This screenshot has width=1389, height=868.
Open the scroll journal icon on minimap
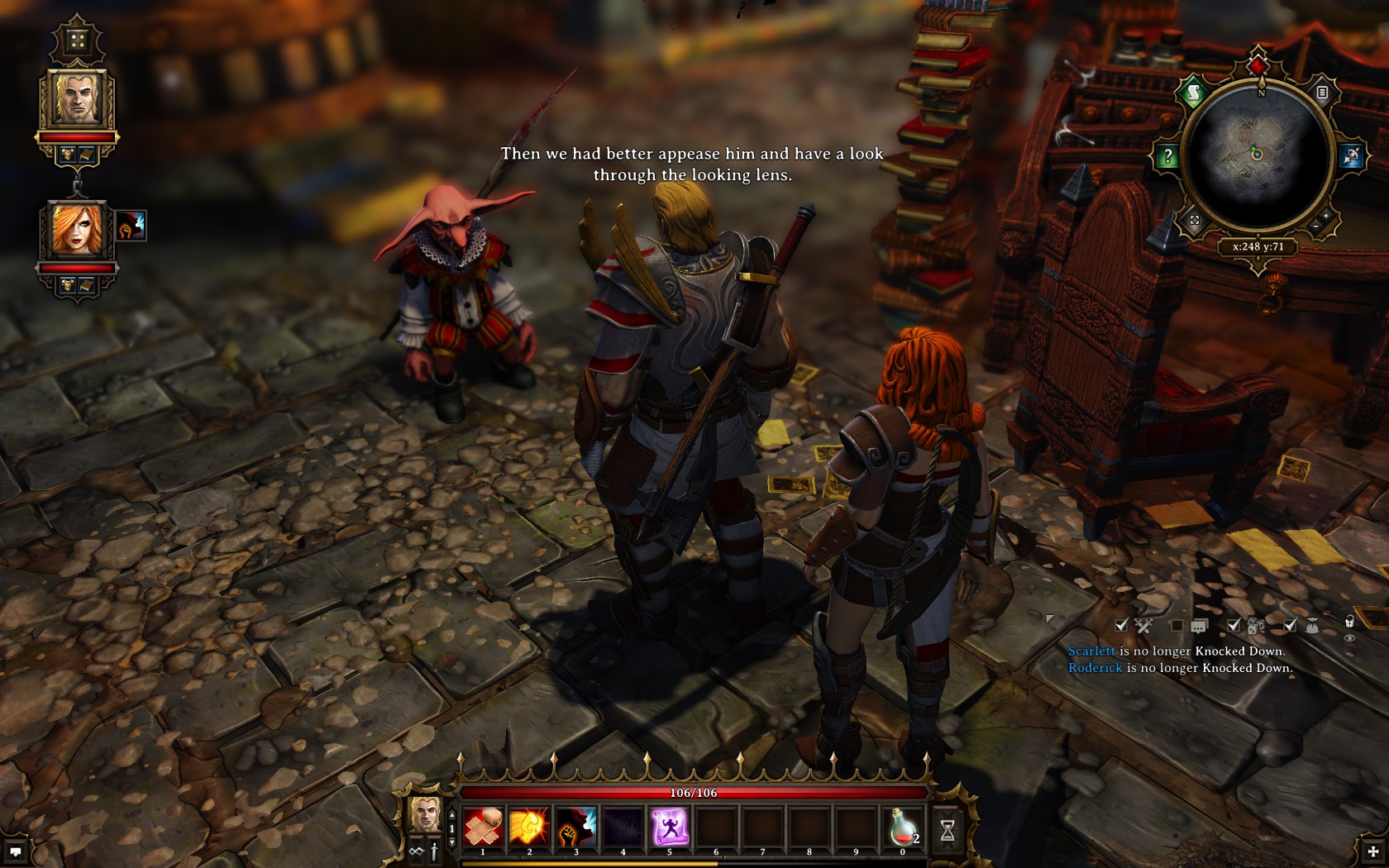click(x=1193, y=93)
